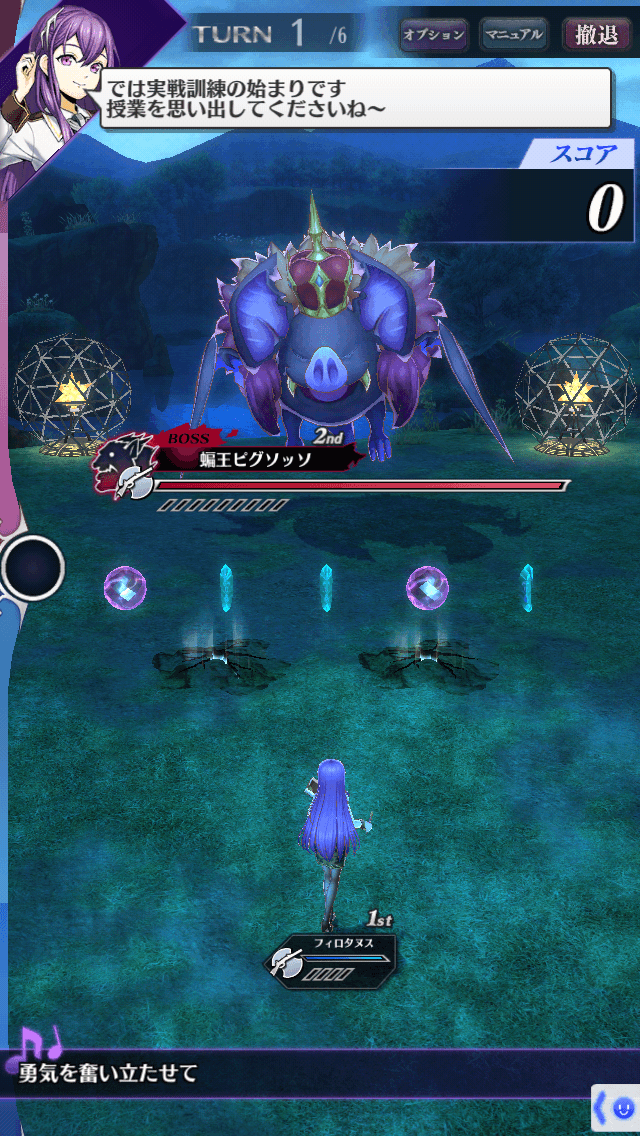The height and width of the screenshot is (1136, 640).
Task: Advance the instructor's dialogue speech bubble
Action: [x=355, y=98]
